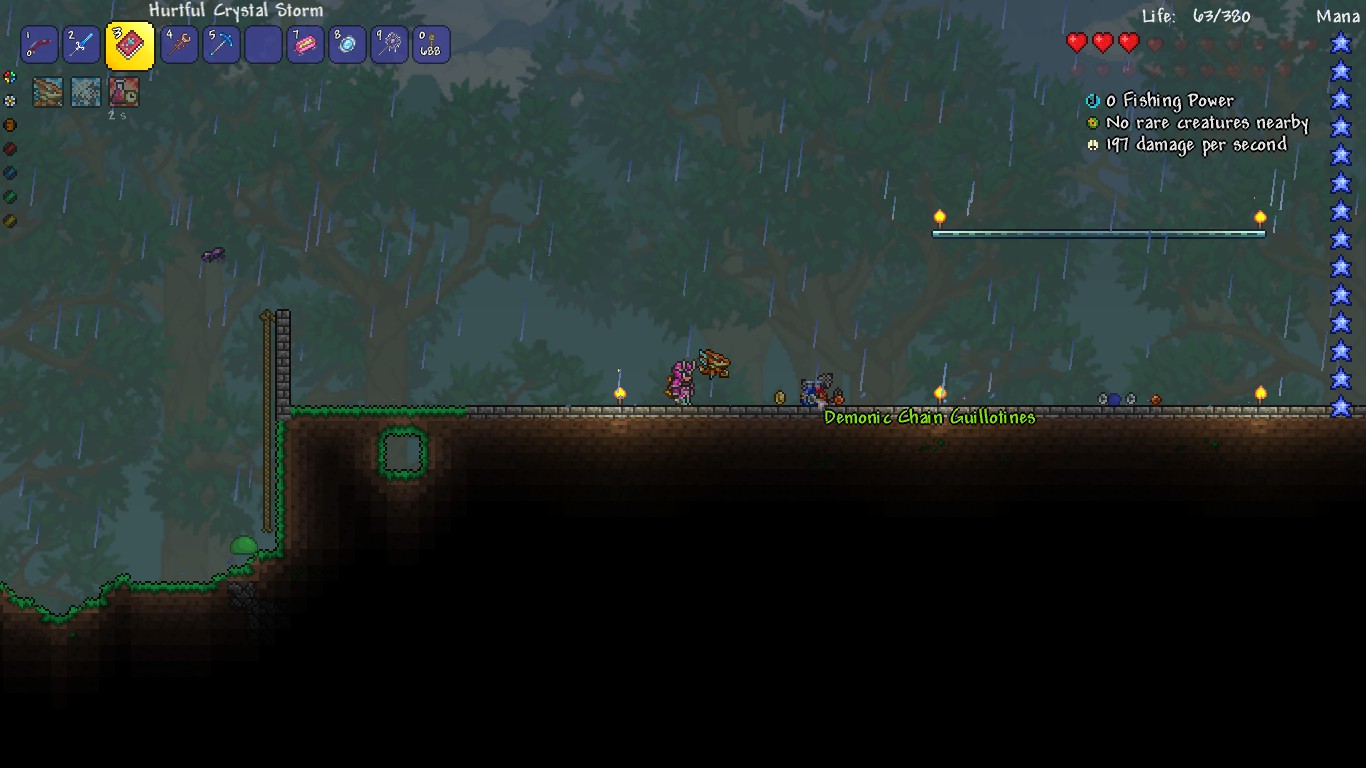Click the grey web-patterned buff icon
Screen dimensions: 1366x768
click(x=86, y=92)
